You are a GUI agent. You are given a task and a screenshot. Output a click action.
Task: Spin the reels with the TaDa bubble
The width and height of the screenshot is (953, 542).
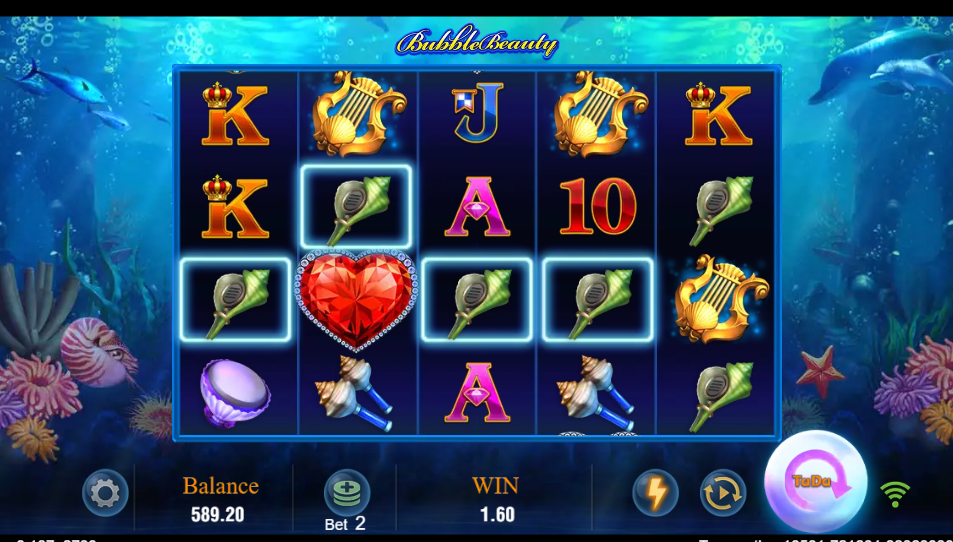815,482
